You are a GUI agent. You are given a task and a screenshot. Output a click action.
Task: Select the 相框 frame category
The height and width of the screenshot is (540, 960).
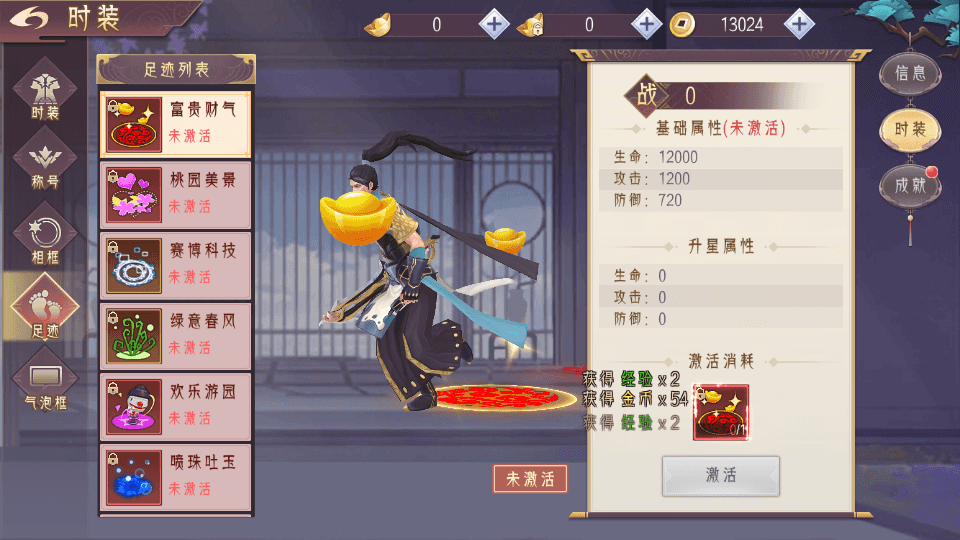tap(45, 235)
